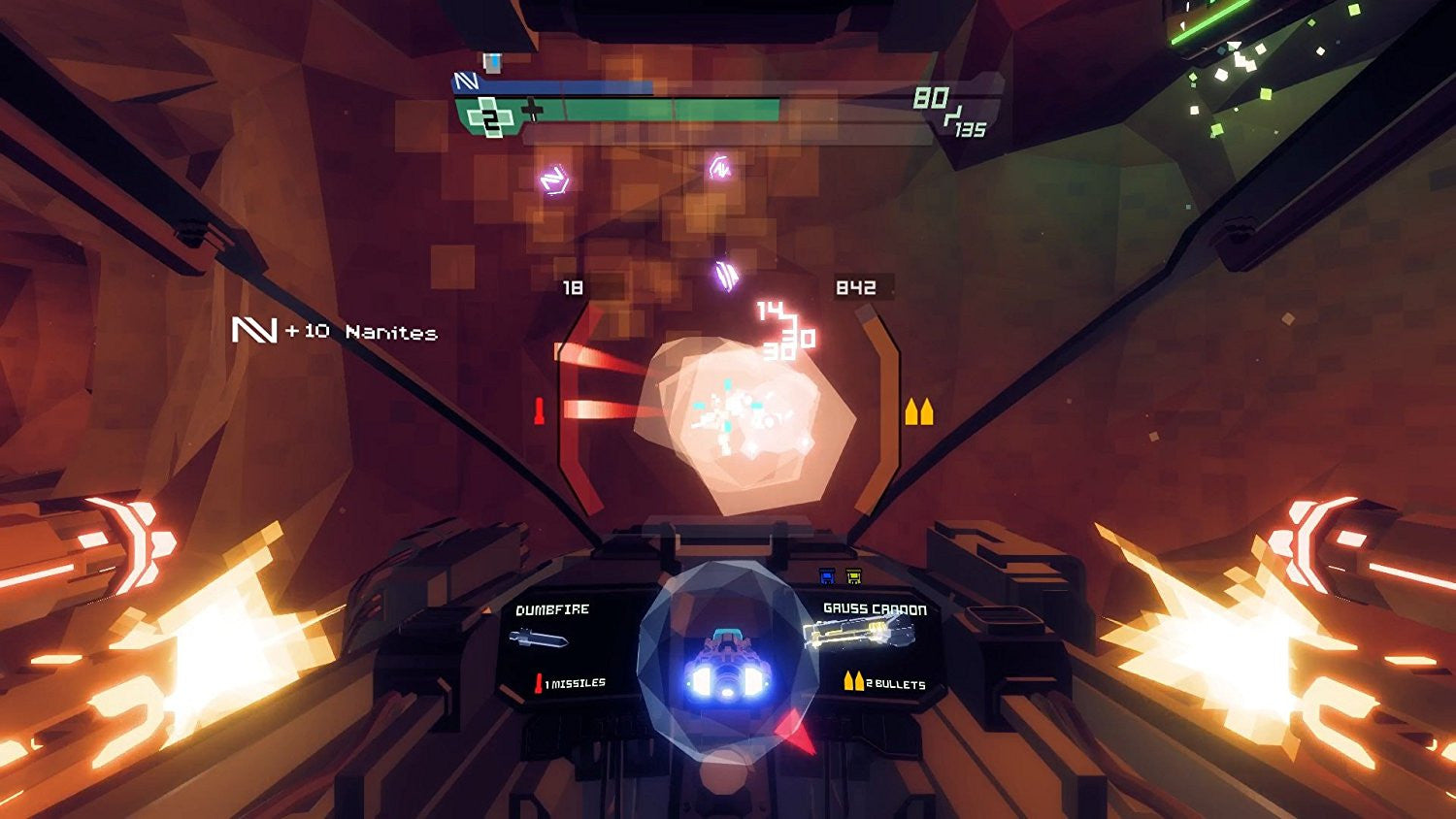Screen dimensions: 1456x819
Task: Click the GAUSS CANNON panel label
Action: (x=874, y=608)
